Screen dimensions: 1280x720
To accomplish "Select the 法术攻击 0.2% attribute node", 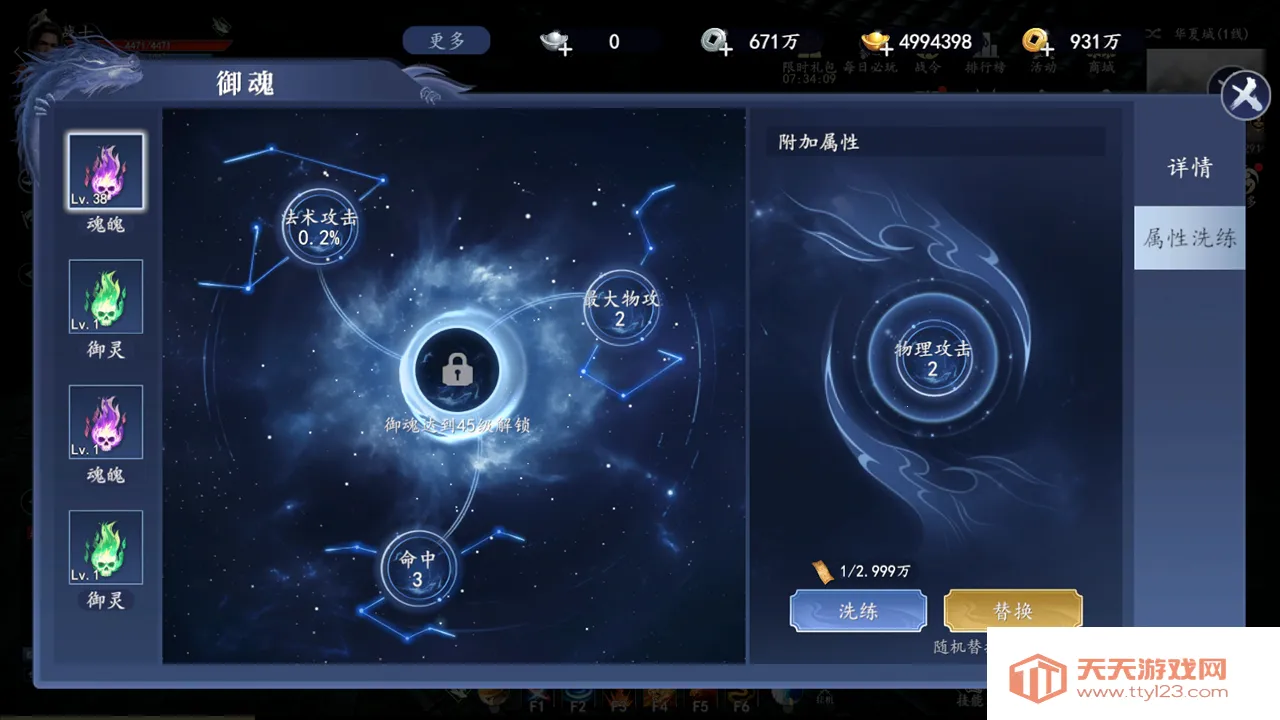I will tap(319, 227).
